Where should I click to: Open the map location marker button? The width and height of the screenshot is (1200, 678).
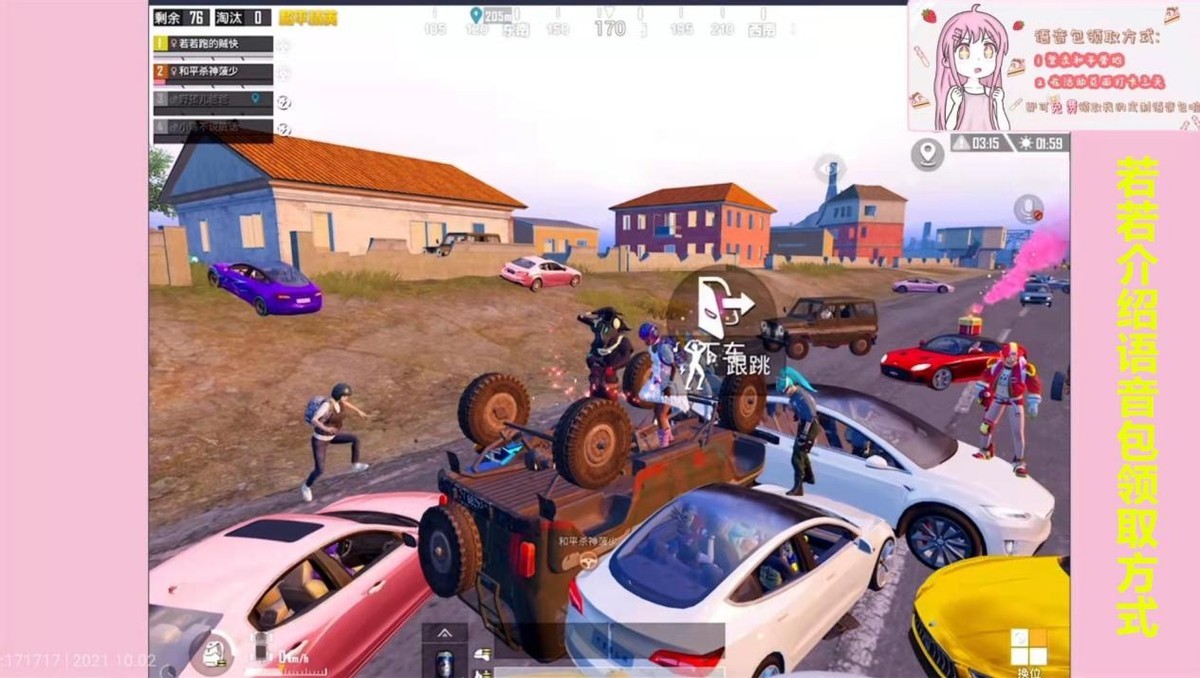[x=928, y=154]
